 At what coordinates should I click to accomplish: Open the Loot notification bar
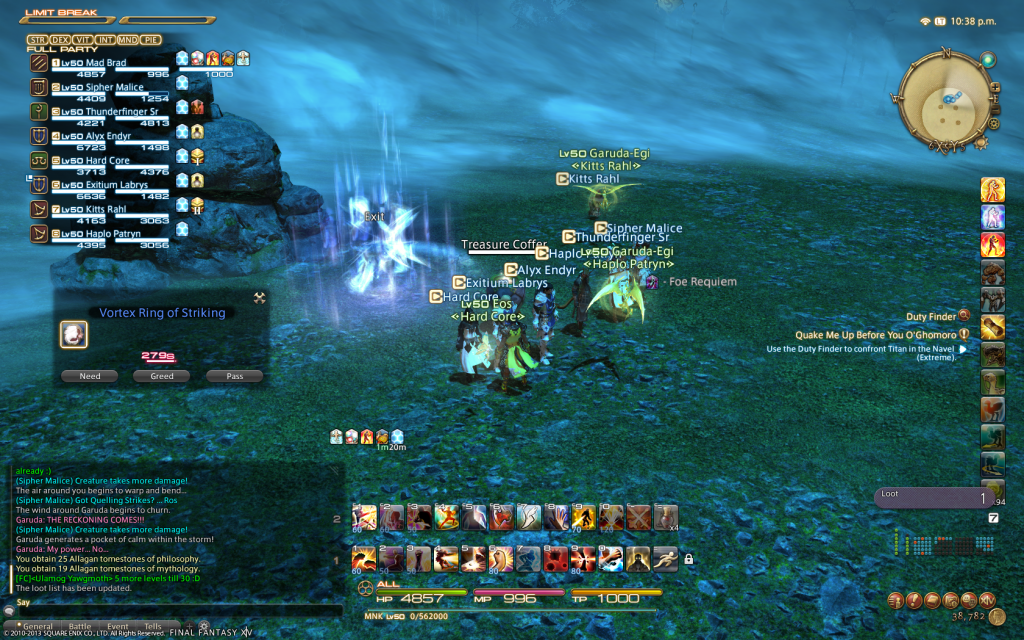tap(932, 497)
